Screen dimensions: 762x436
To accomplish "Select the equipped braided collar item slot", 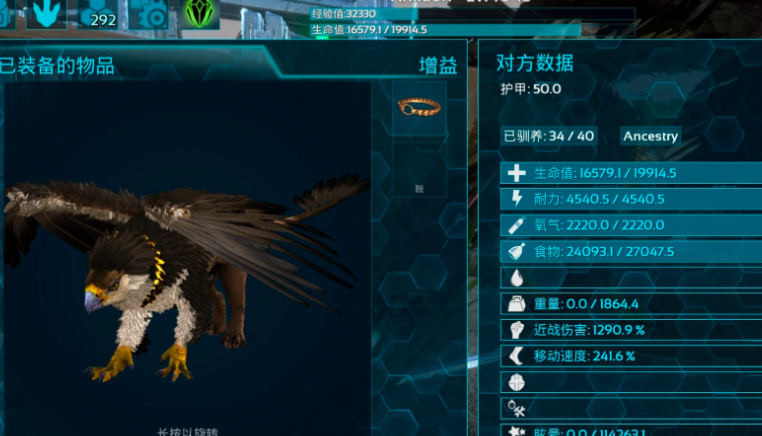I will (419, 107).
